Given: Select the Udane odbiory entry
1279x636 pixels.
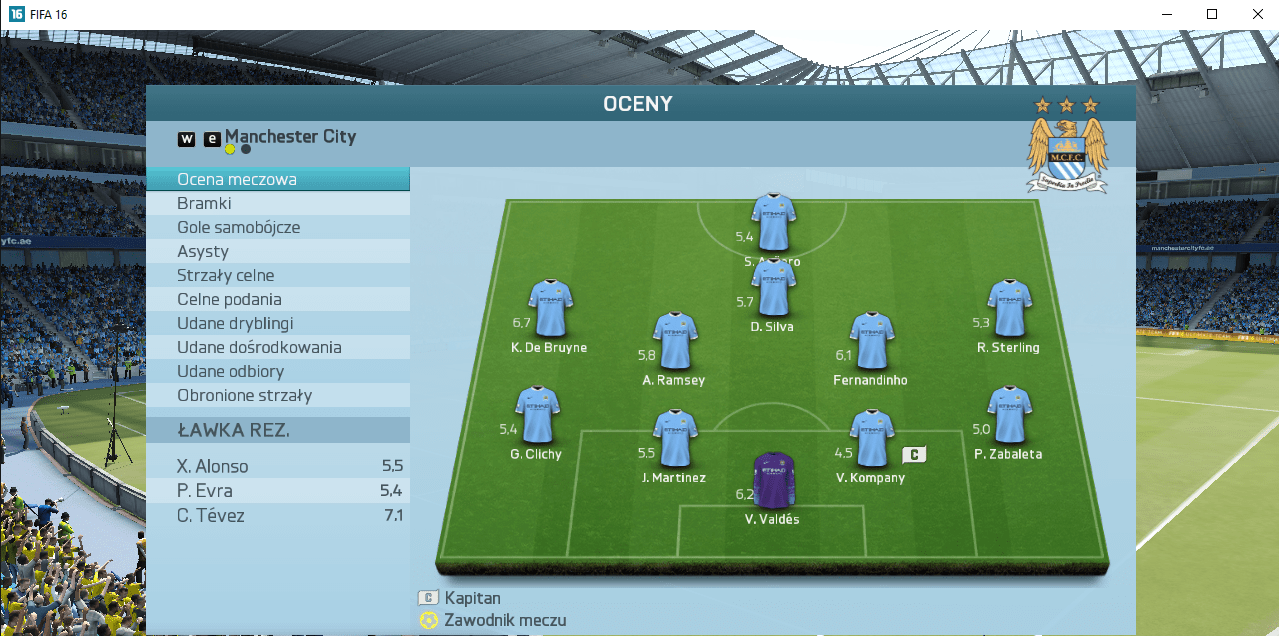Looking at the screenshot, I should 277,372.
